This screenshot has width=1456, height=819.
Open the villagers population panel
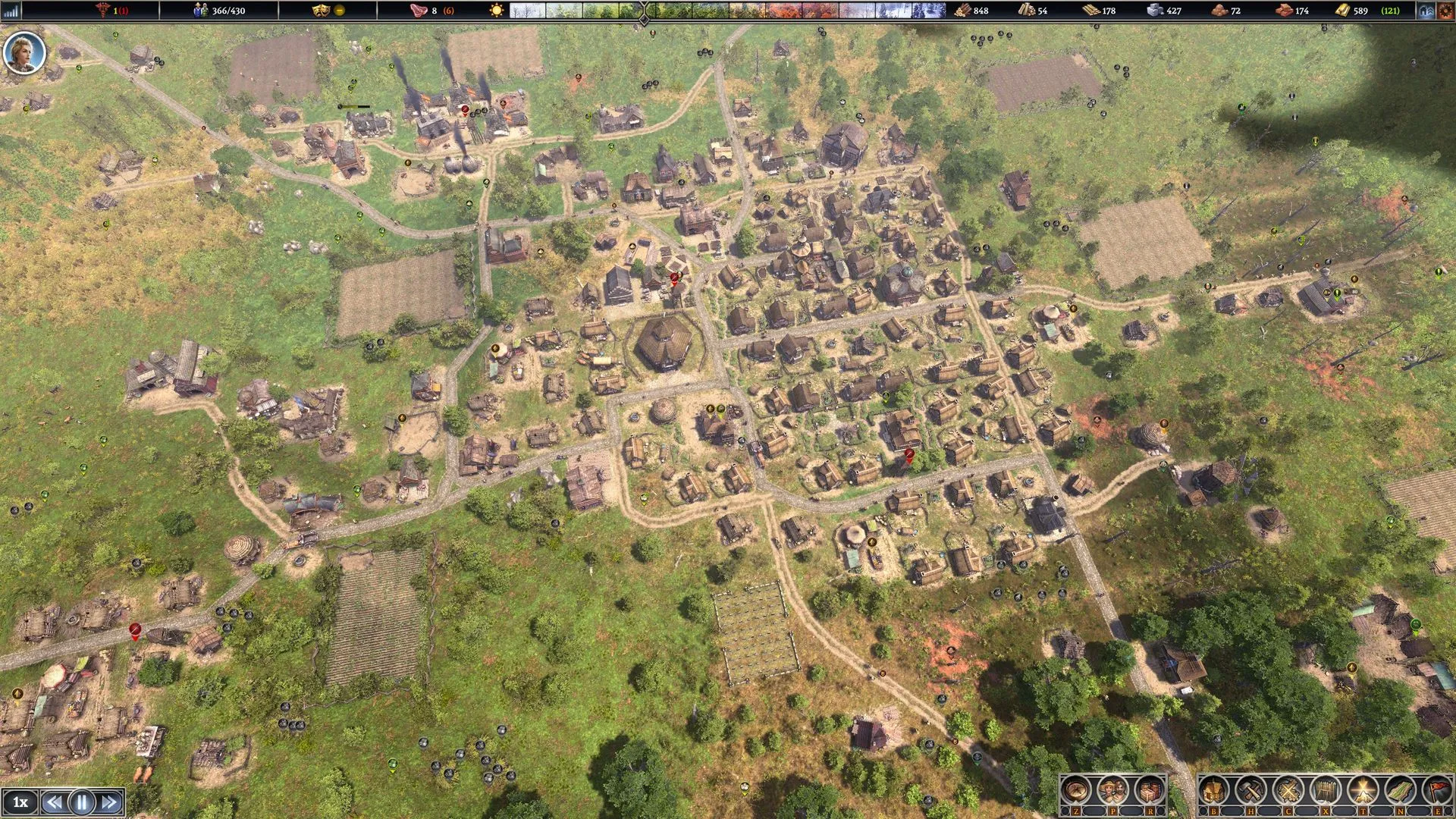coord(1112,790)
